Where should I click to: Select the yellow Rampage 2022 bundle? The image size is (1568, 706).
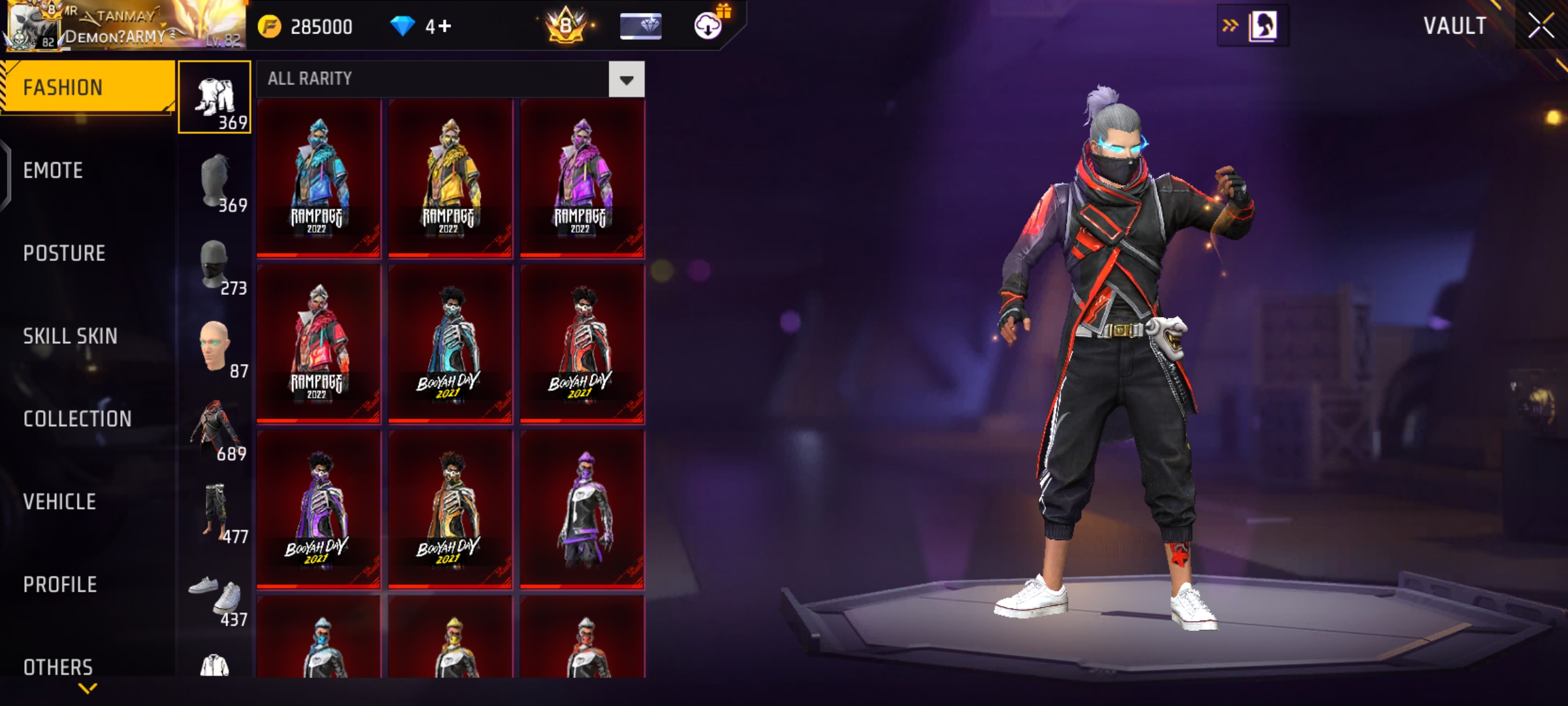click(450, 178)
